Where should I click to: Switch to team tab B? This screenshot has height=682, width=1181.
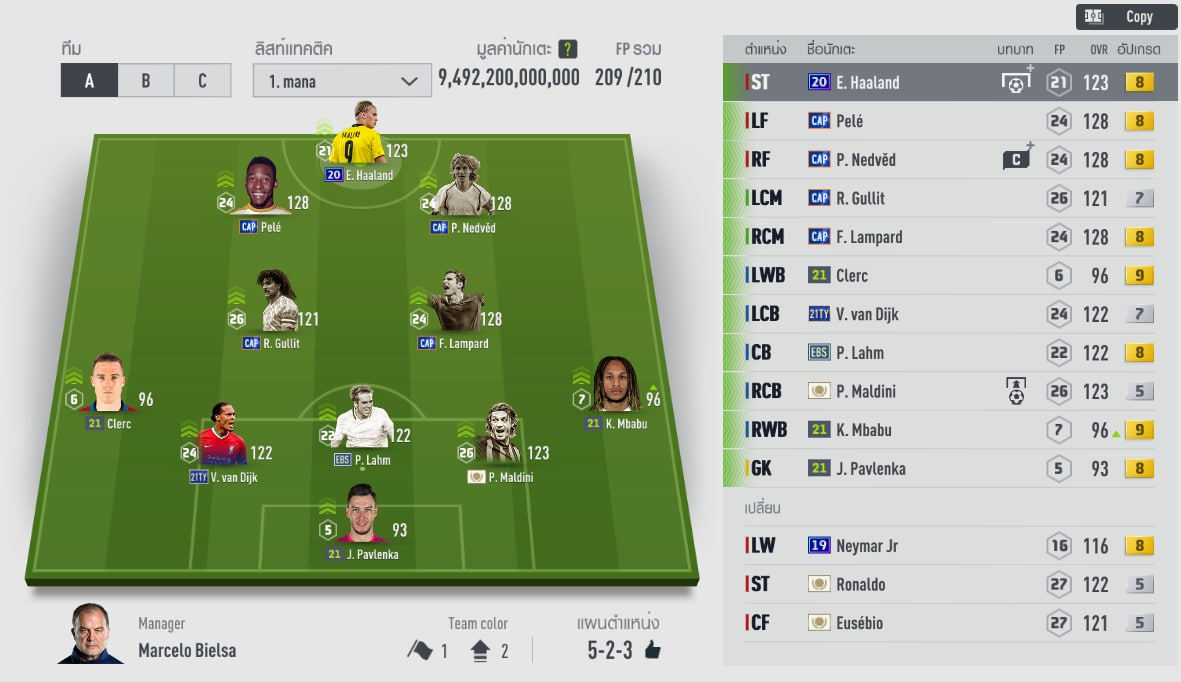(145, 81)
